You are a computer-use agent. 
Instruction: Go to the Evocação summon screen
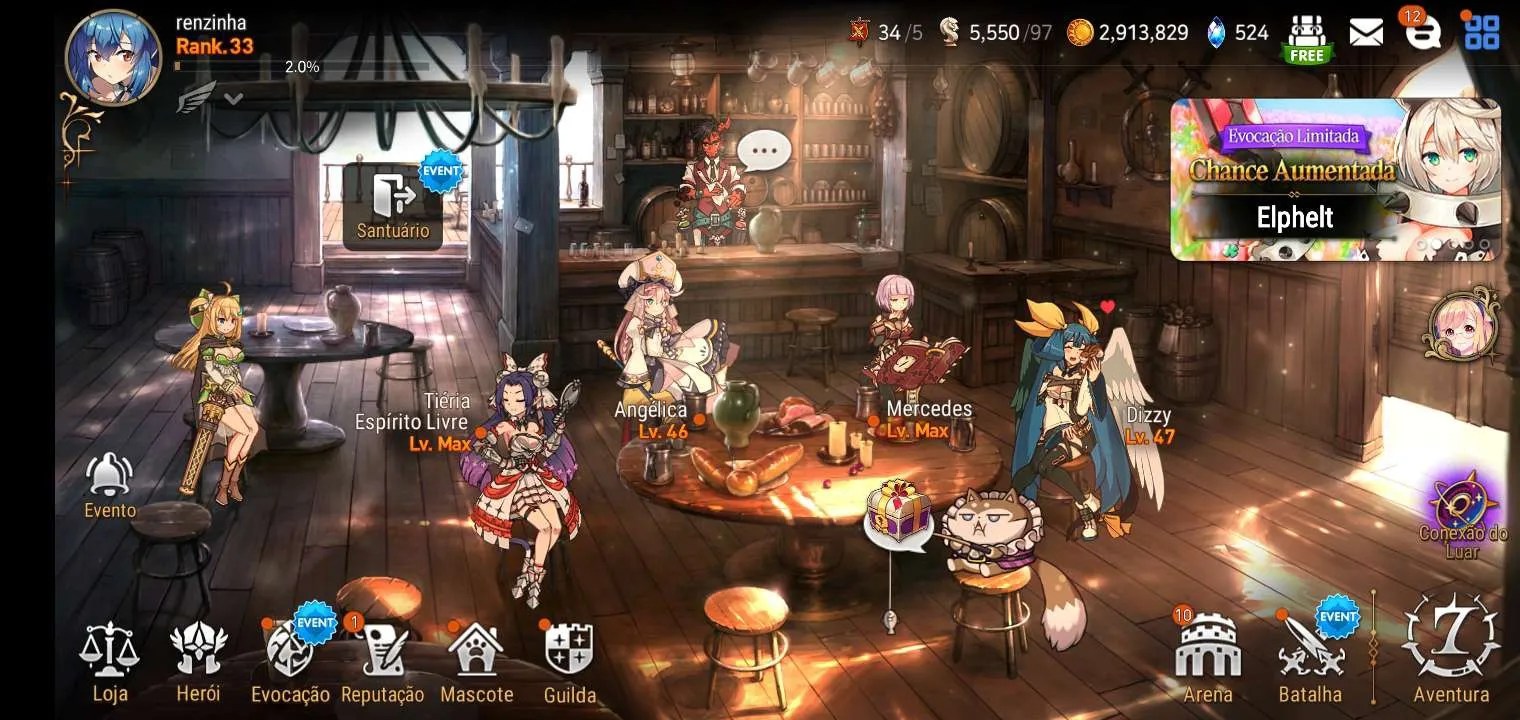pos(290,660)
